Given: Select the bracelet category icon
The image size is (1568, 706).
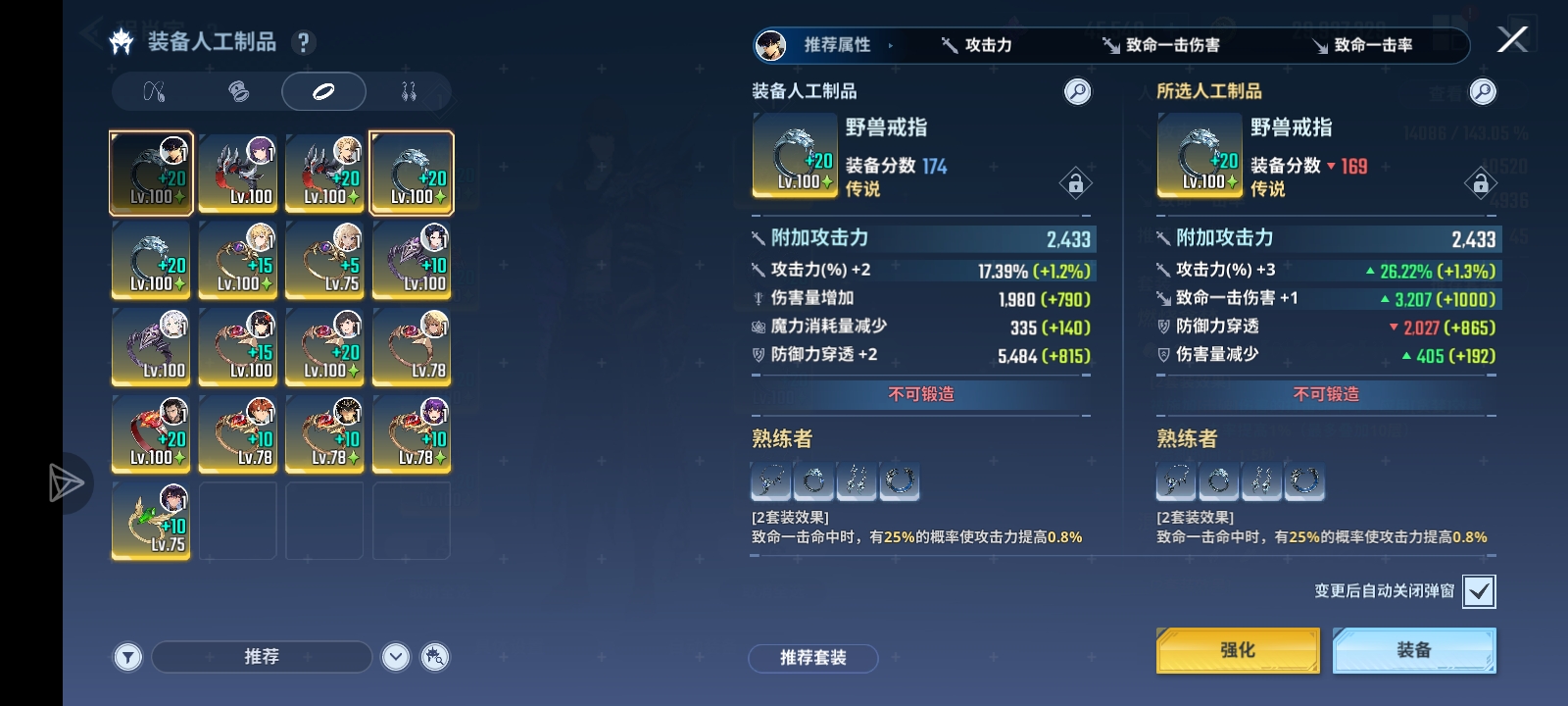Looking at the screenshot, I should point(238,91).
